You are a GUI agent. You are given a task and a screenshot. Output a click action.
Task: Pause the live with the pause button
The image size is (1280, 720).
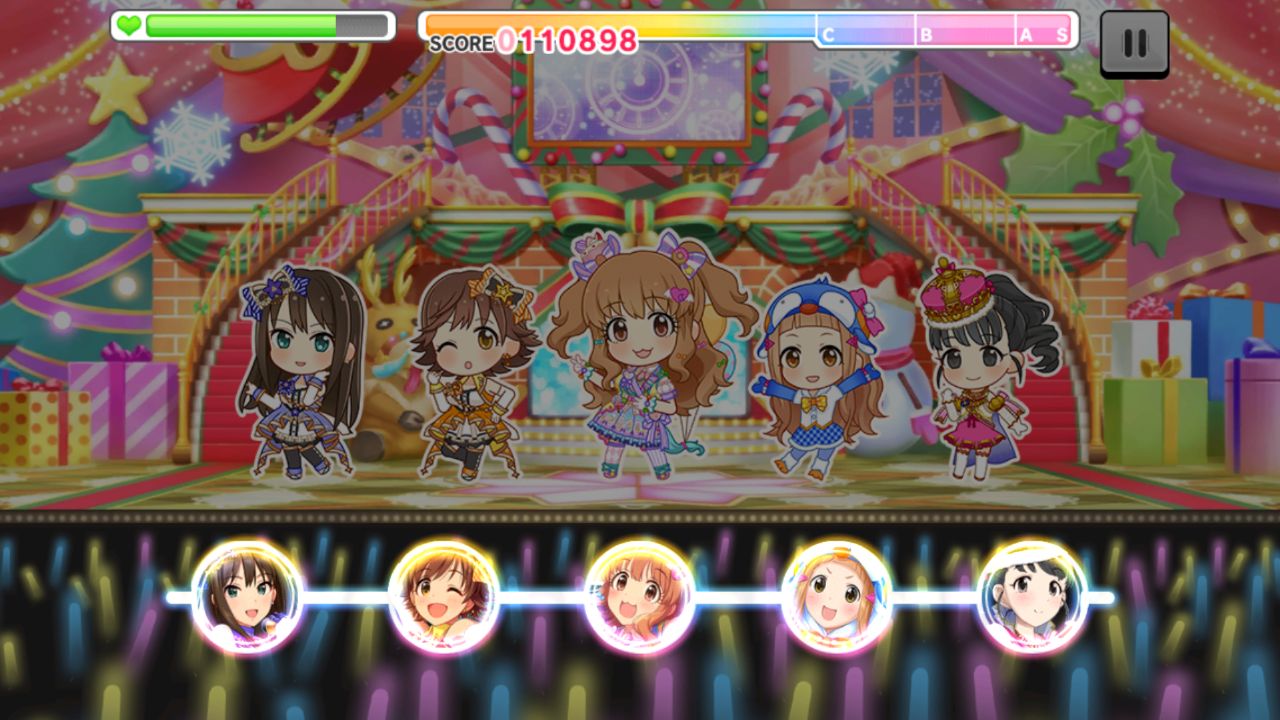coord(1134,43)
